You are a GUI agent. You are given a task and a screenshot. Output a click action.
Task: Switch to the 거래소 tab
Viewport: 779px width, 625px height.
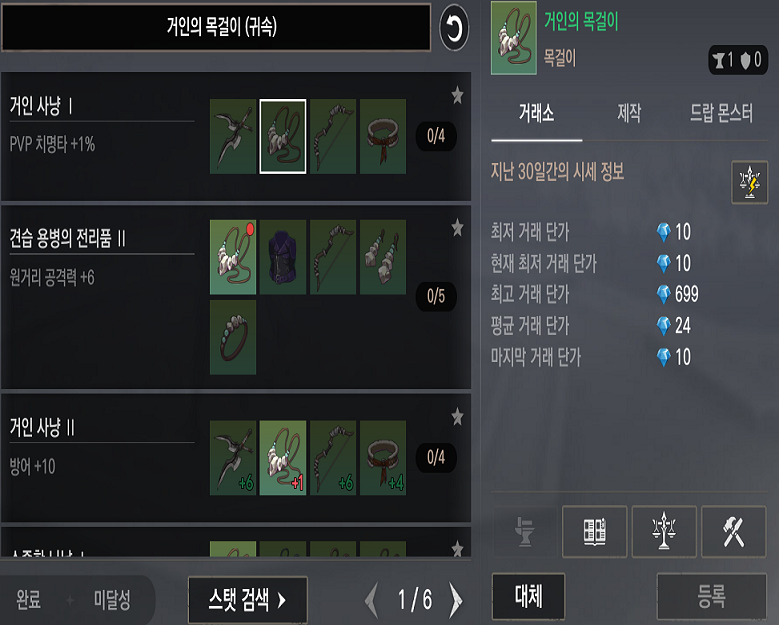[x=537, y=113]
